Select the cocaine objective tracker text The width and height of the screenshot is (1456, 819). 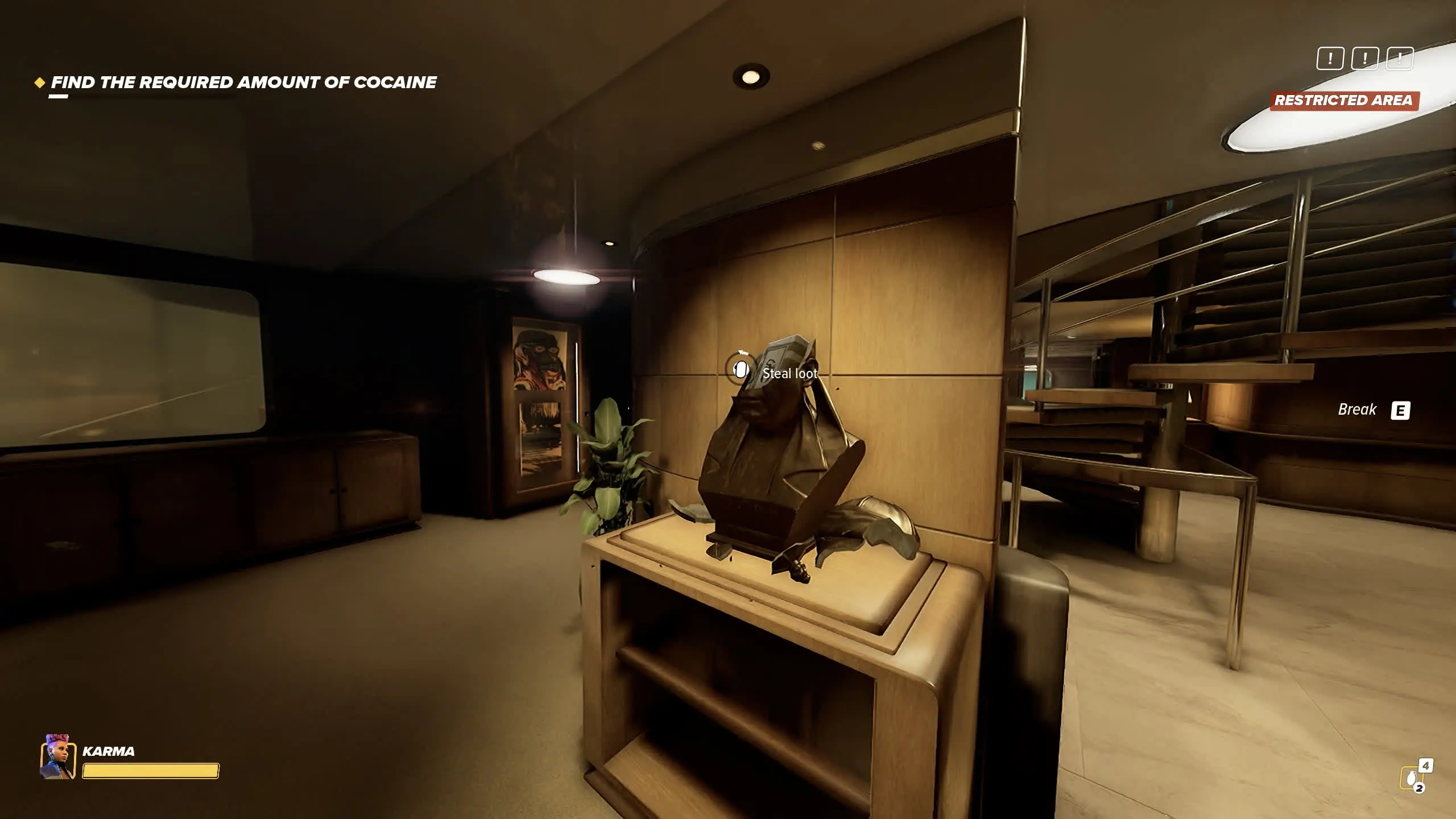point(243,82)
